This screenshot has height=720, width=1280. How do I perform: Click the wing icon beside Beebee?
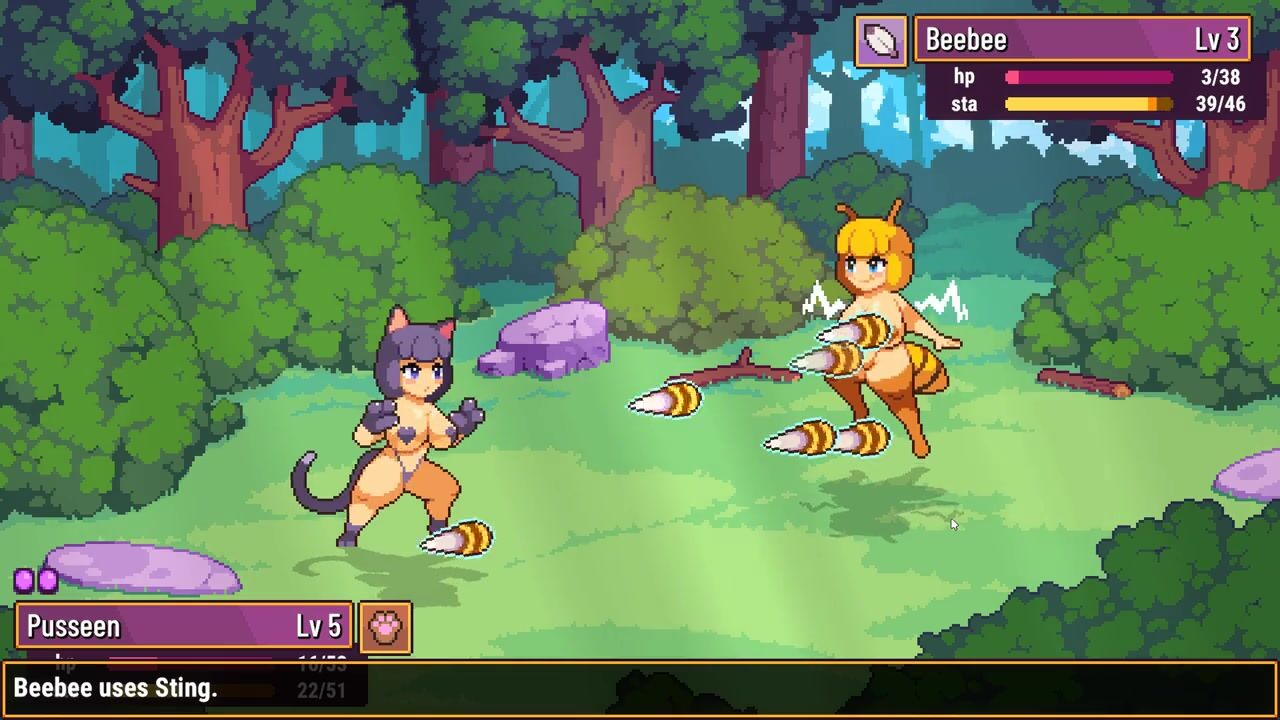(881, 41)
